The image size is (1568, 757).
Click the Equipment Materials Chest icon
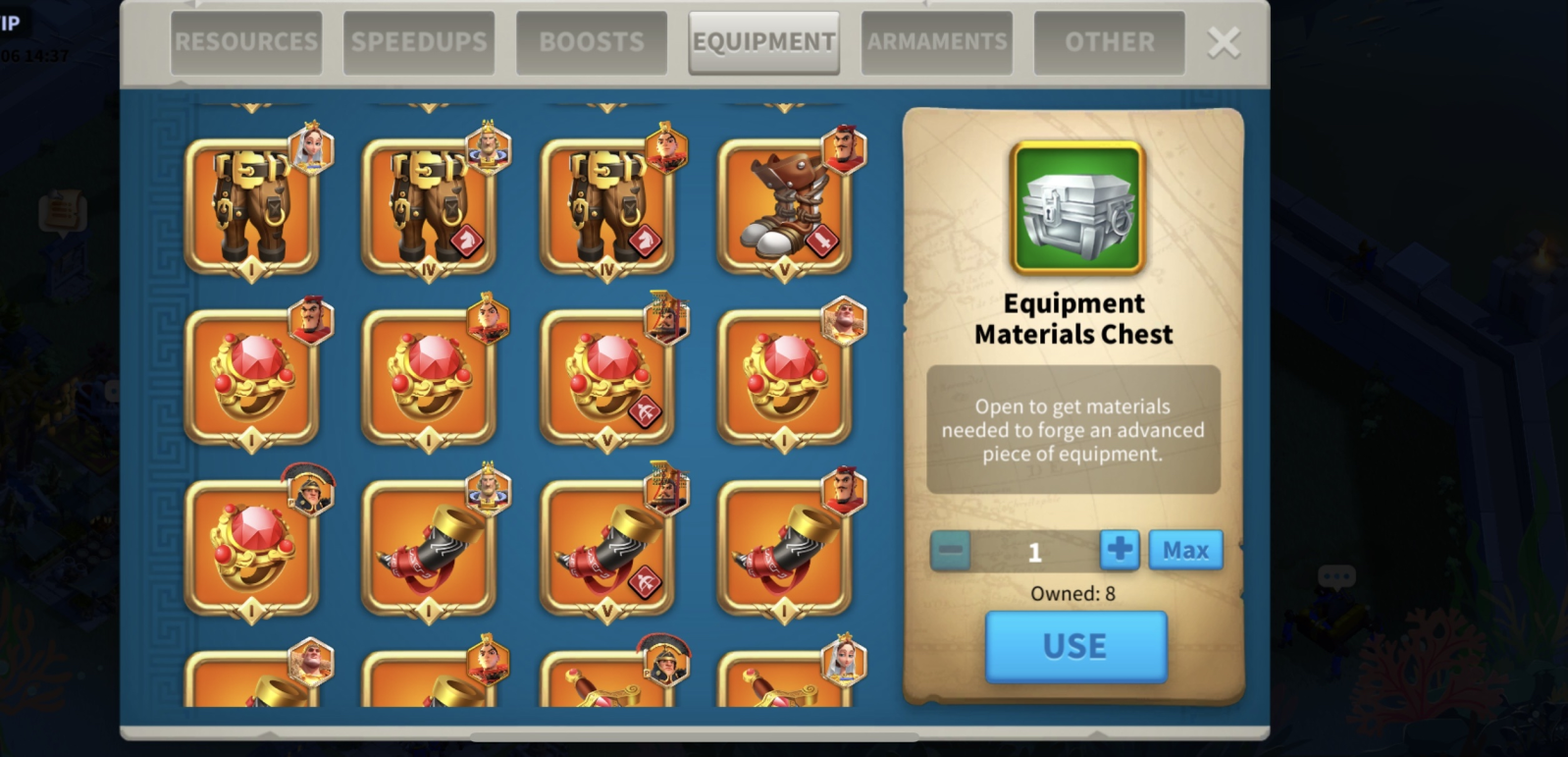point(1078,207)
